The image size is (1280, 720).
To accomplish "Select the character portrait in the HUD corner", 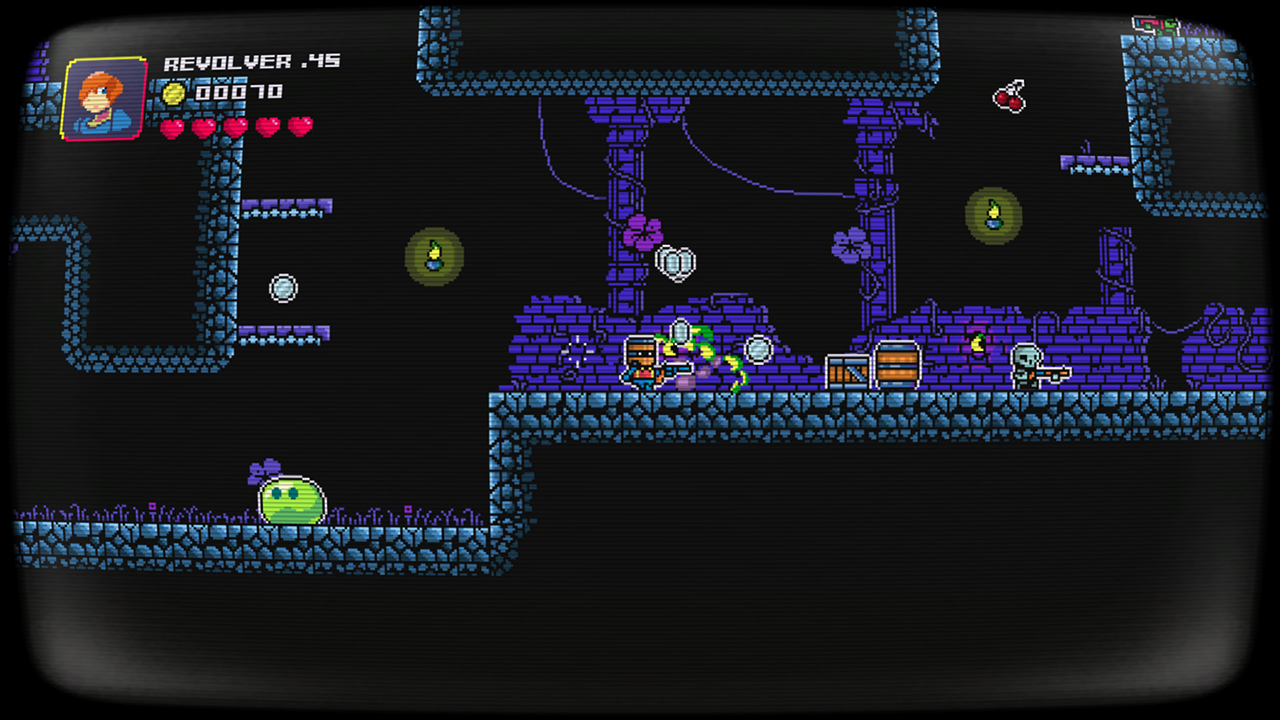I will click(103, 100).
